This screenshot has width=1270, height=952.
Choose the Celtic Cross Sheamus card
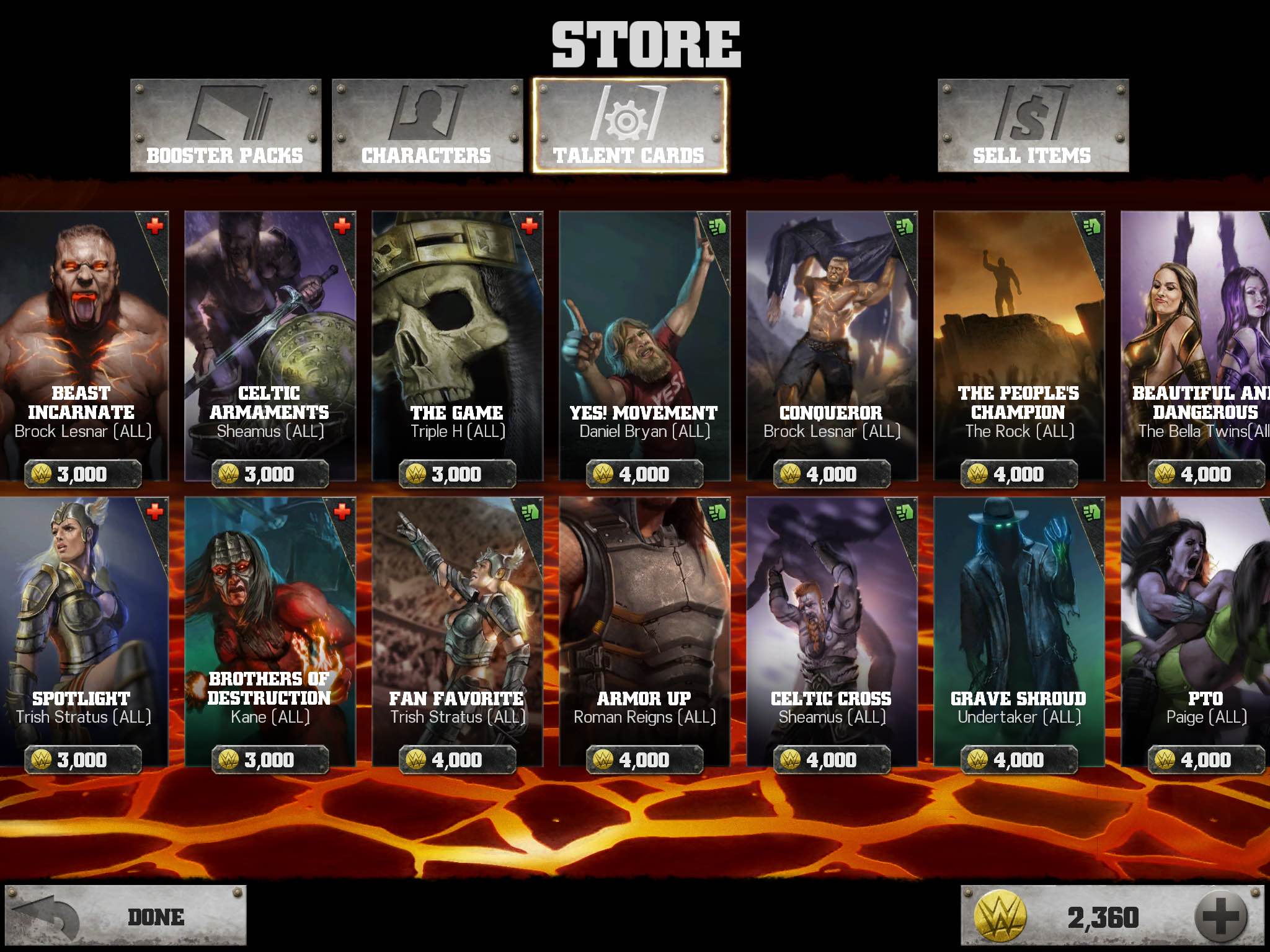point(832,631)
